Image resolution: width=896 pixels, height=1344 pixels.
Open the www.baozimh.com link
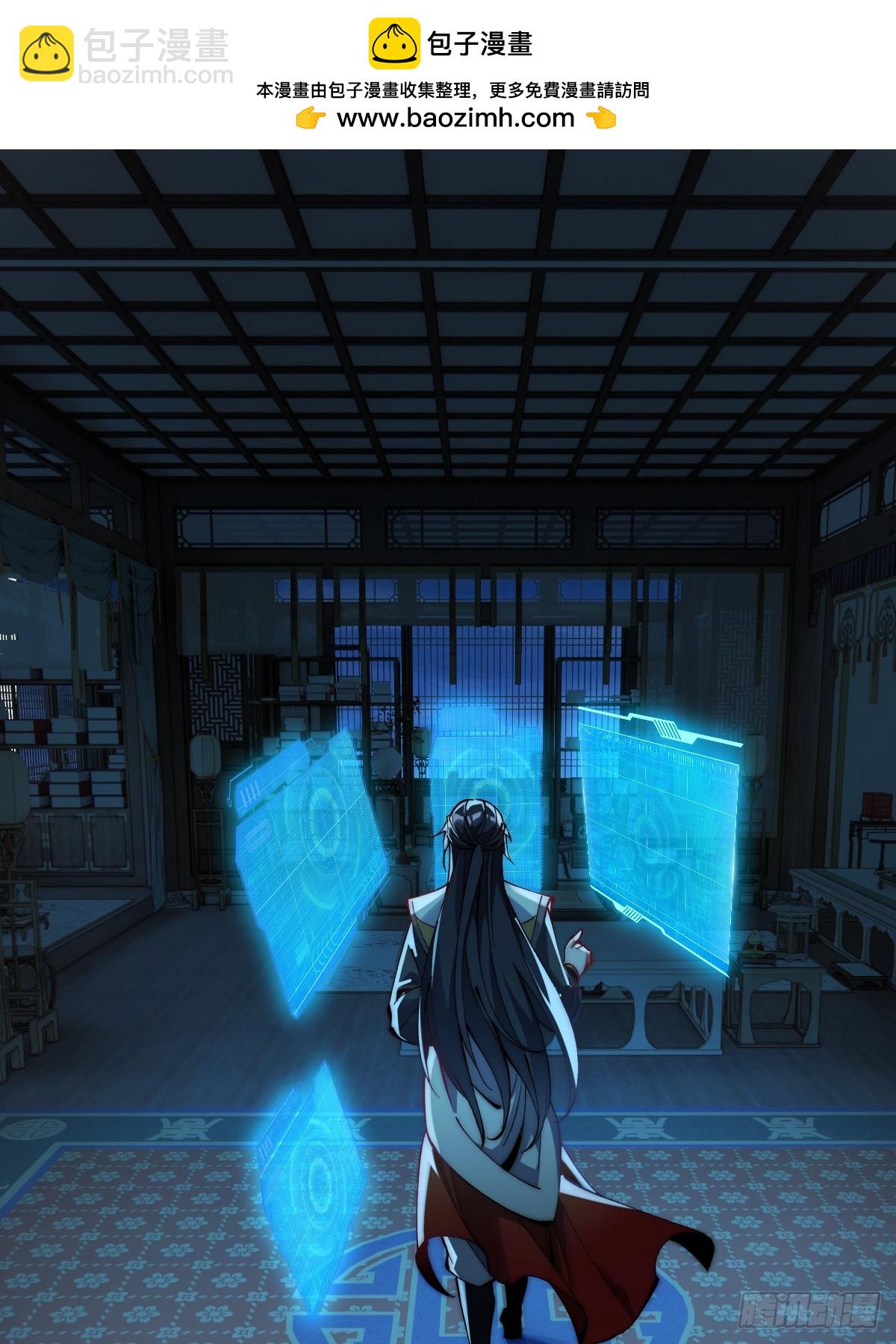455,118
